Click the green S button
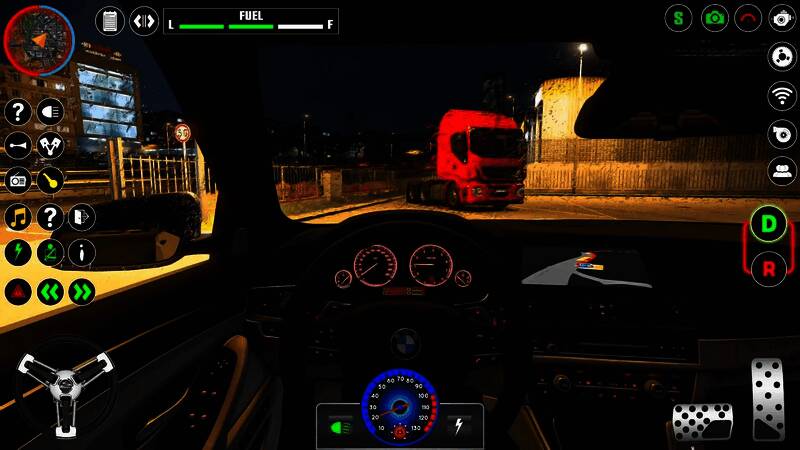Viewport: 800px width, 450px height. [679, 18]
